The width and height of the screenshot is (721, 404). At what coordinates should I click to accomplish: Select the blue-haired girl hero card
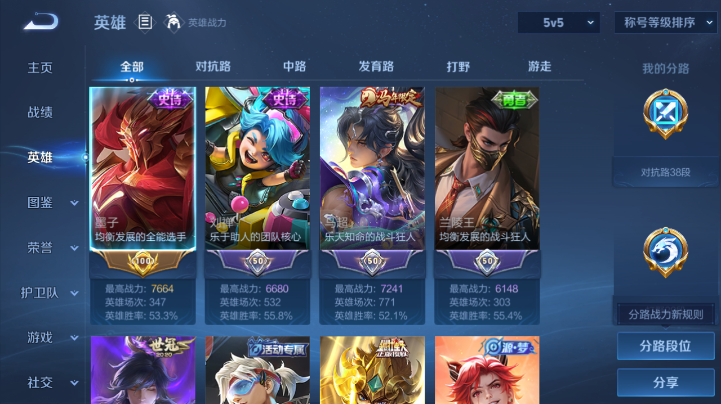tap(257, 170)
